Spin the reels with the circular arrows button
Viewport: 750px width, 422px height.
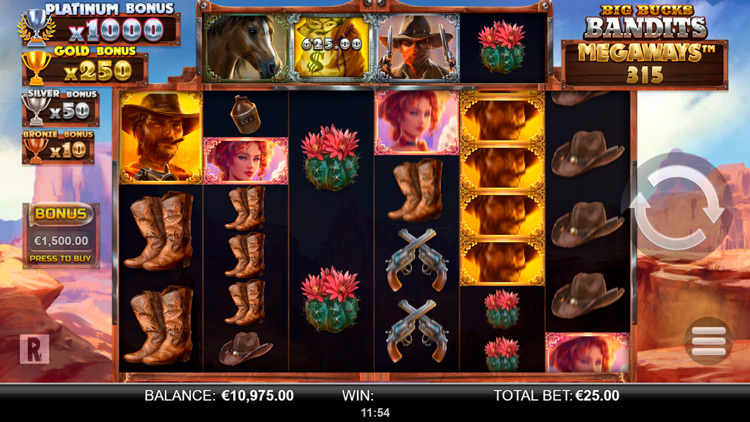pos(682,211)
